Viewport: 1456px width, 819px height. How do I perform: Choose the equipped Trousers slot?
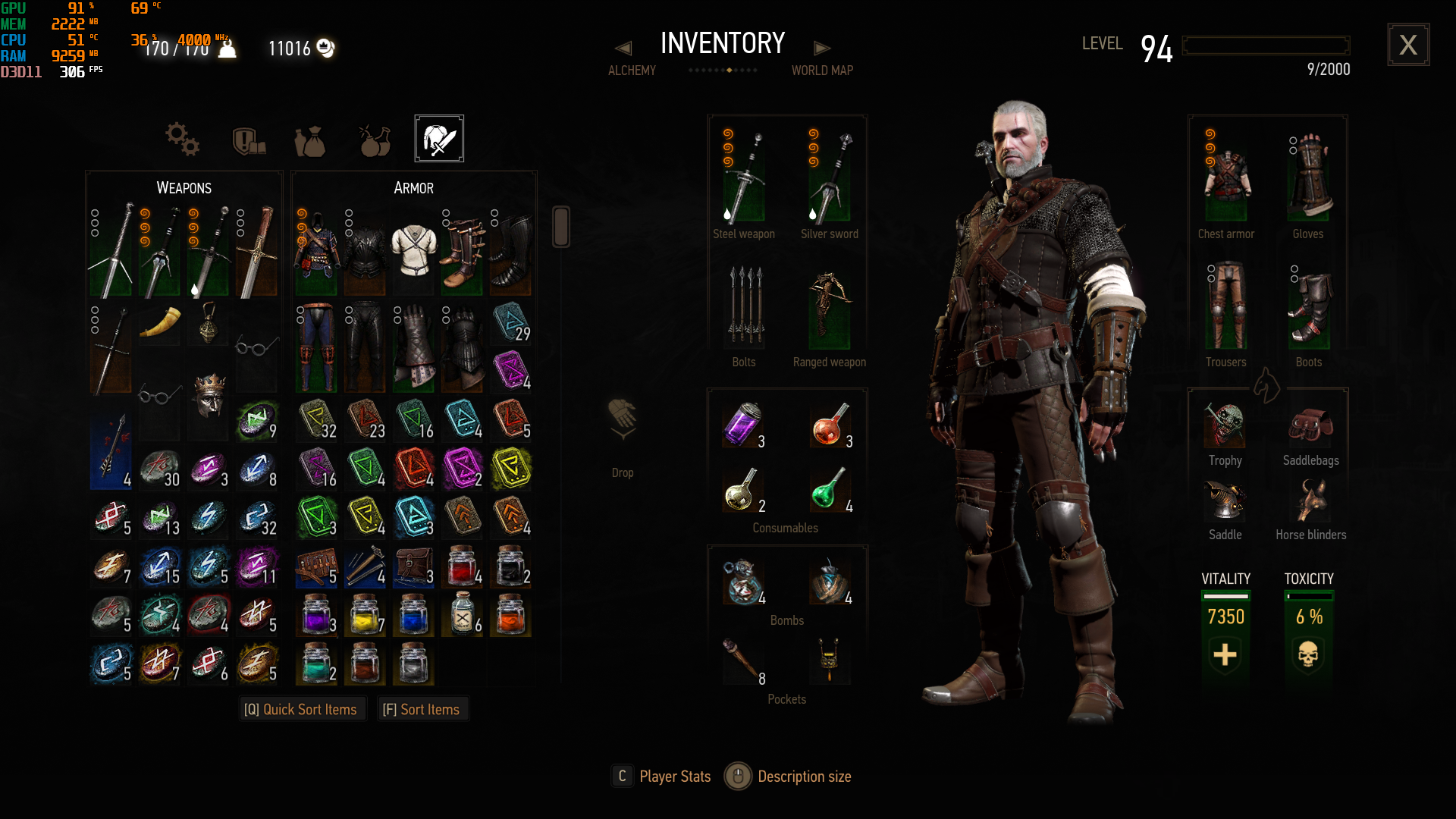[1225, 307]
